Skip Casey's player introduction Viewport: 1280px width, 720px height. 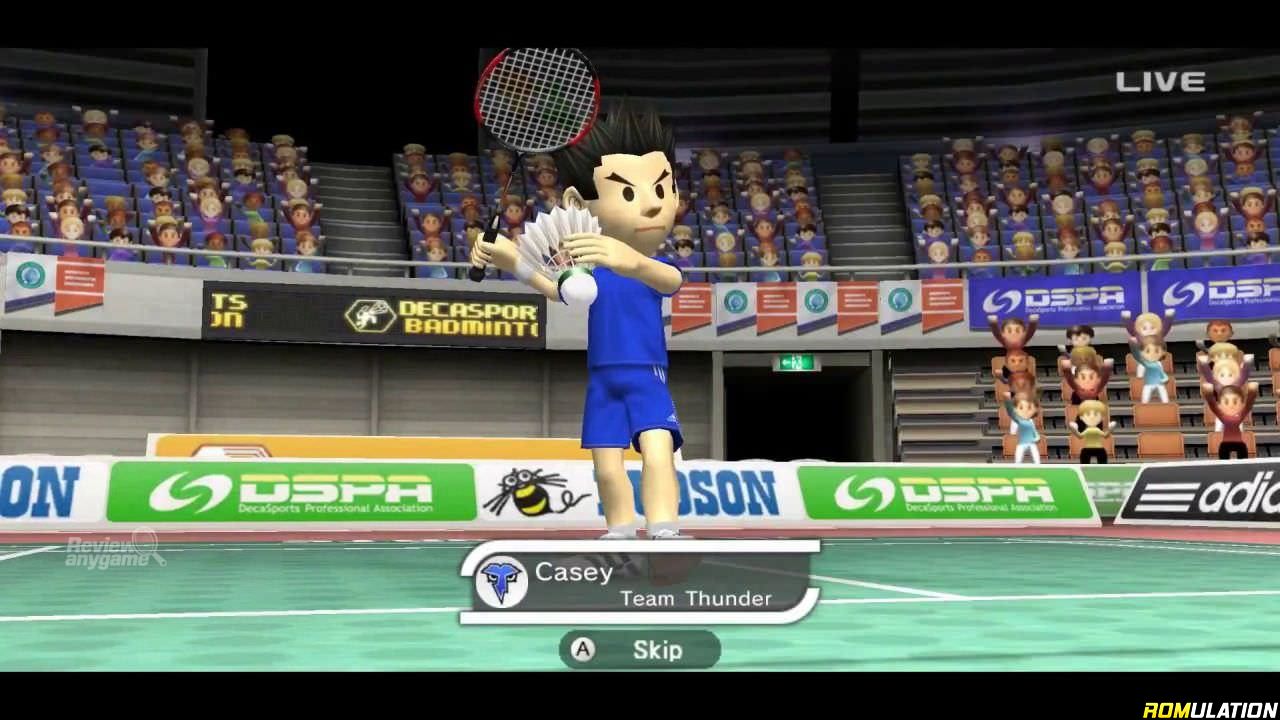639,650
